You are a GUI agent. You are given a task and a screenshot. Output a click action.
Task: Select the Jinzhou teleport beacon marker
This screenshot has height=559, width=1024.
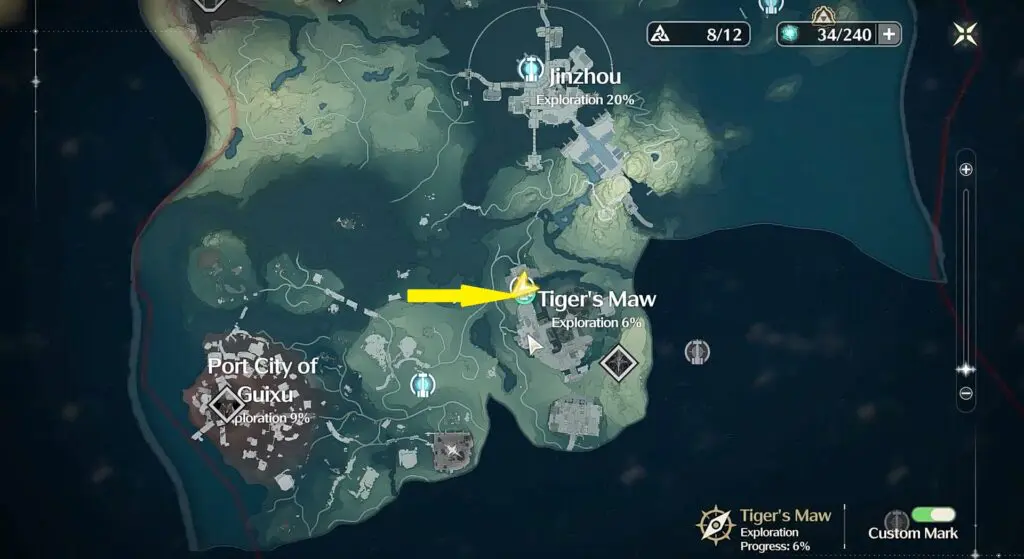(530, 68)
